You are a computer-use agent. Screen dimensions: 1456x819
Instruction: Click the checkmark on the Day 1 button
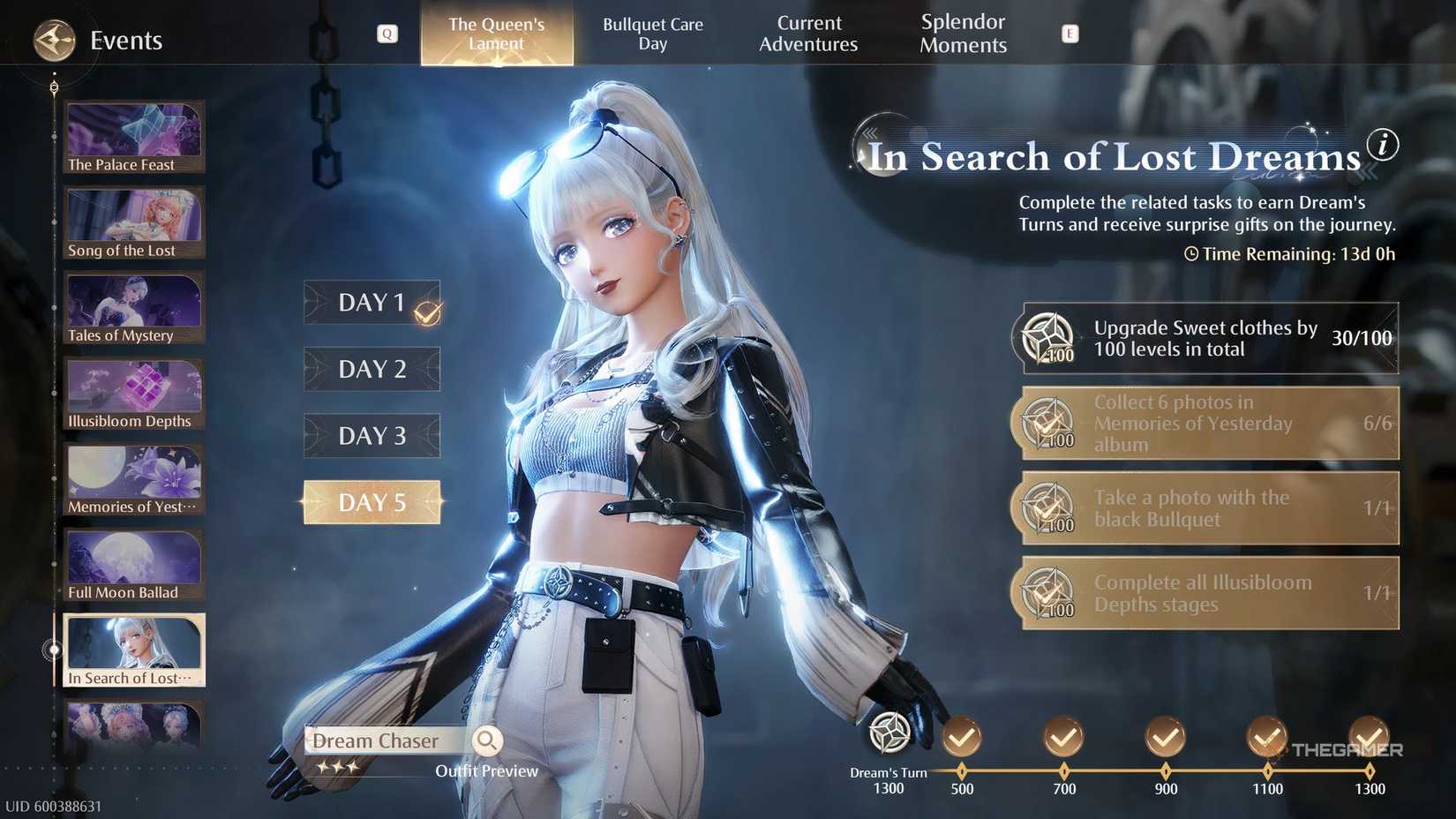click(427, 311)
